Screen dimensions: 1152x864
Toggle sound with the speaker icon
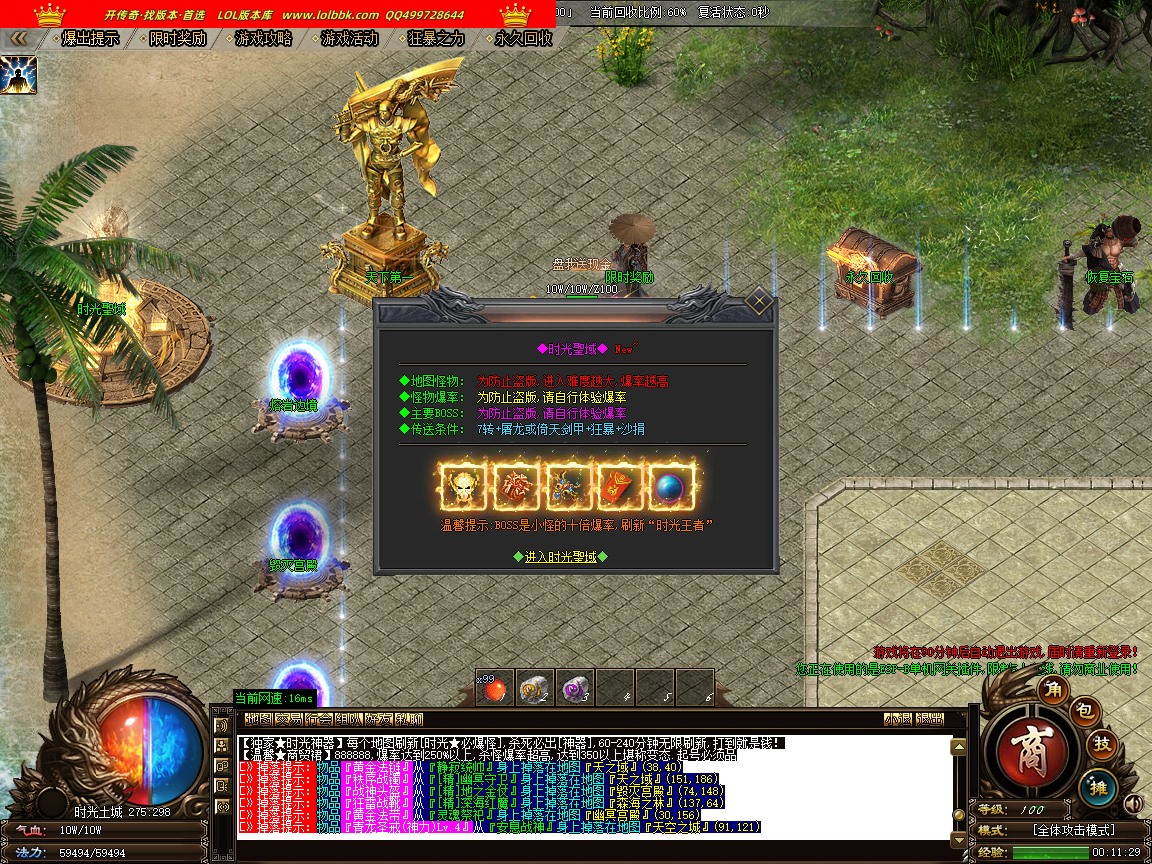point(1133,803)
